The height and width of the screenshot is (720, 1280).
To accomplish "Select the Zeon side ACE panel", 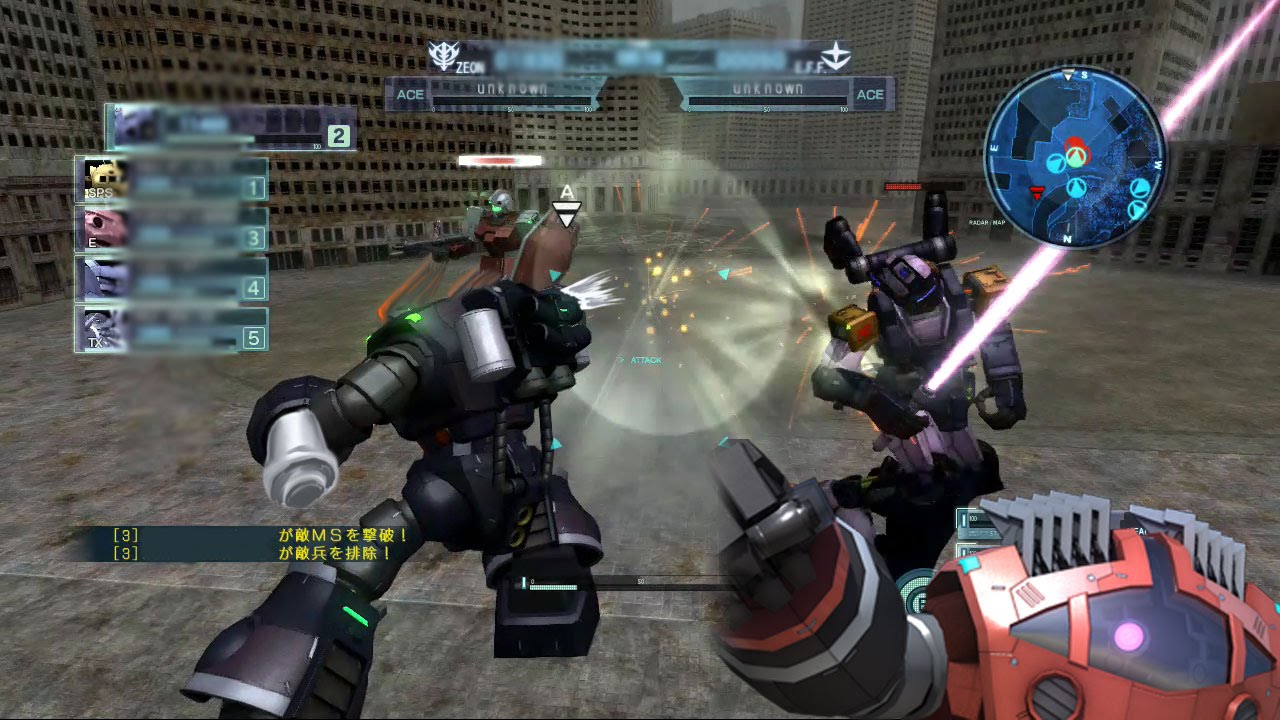I will [495, 94].
